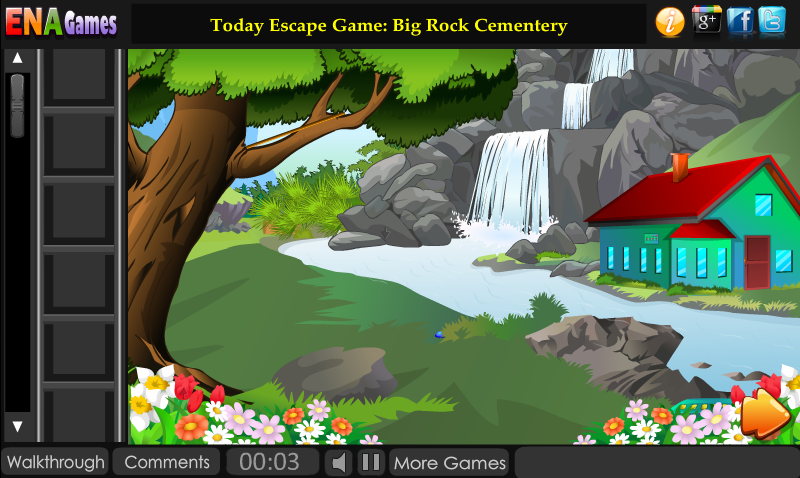The image size is (800, 478).
Task: Share on Facebook
Action: click(x=740, y=21)
